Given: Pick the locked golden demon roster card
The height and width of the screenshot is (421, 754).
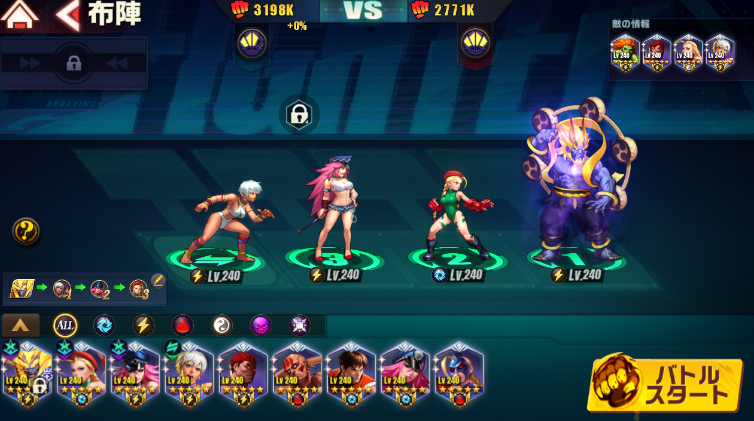Looking at the screenshot, I should (27, 375).
